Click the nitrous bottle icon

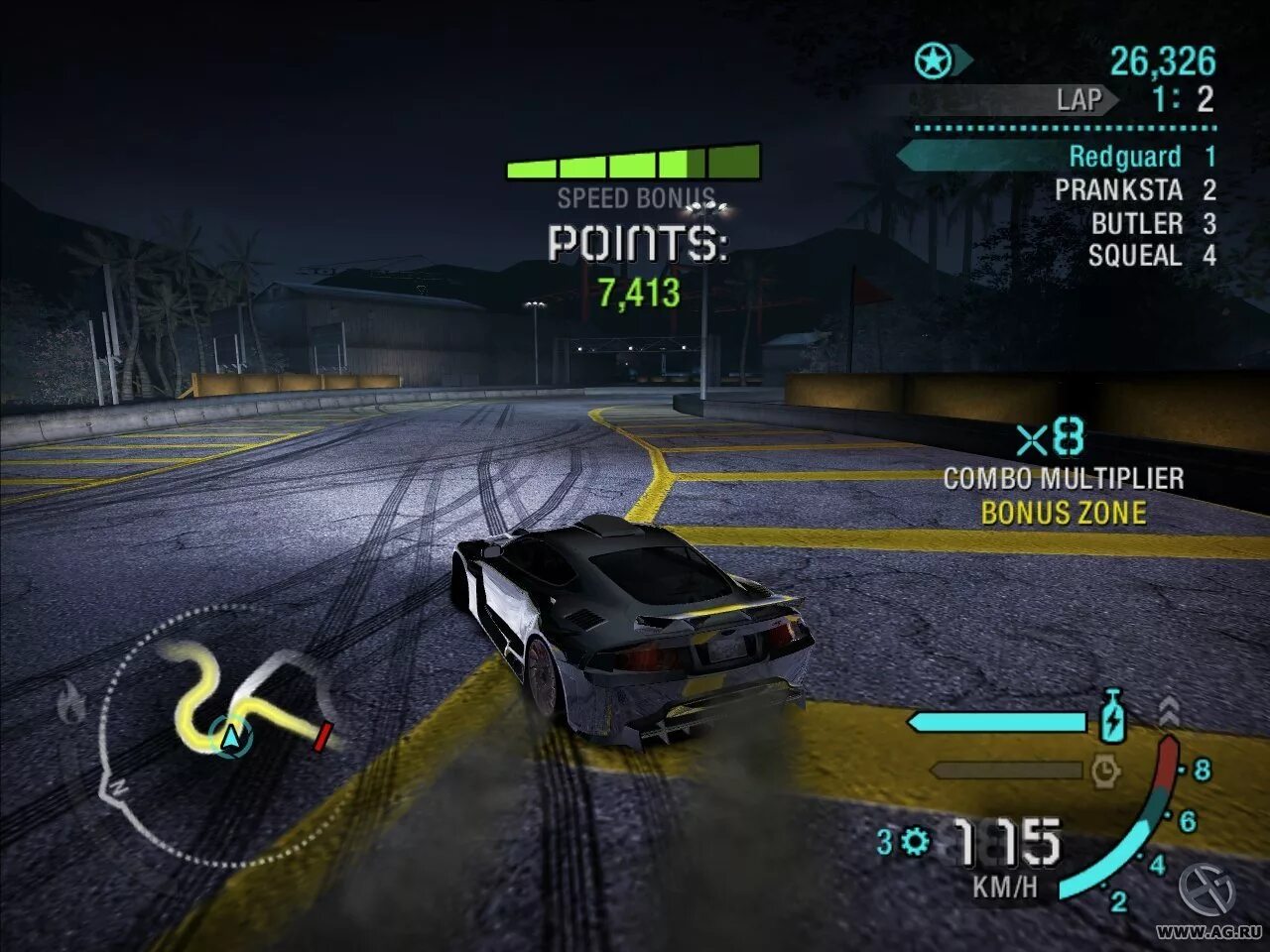(x=1113, y=716)
